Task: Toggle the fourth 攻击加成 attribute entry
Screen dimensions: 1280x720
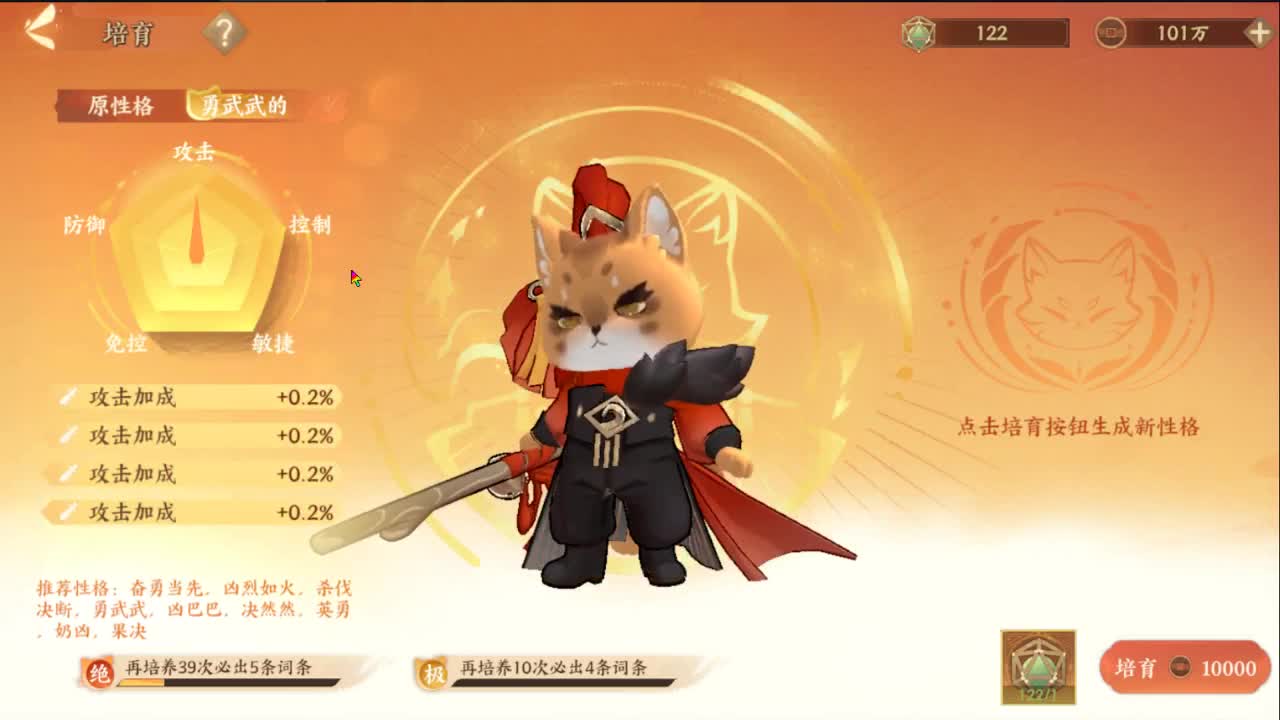Action: 197,512
